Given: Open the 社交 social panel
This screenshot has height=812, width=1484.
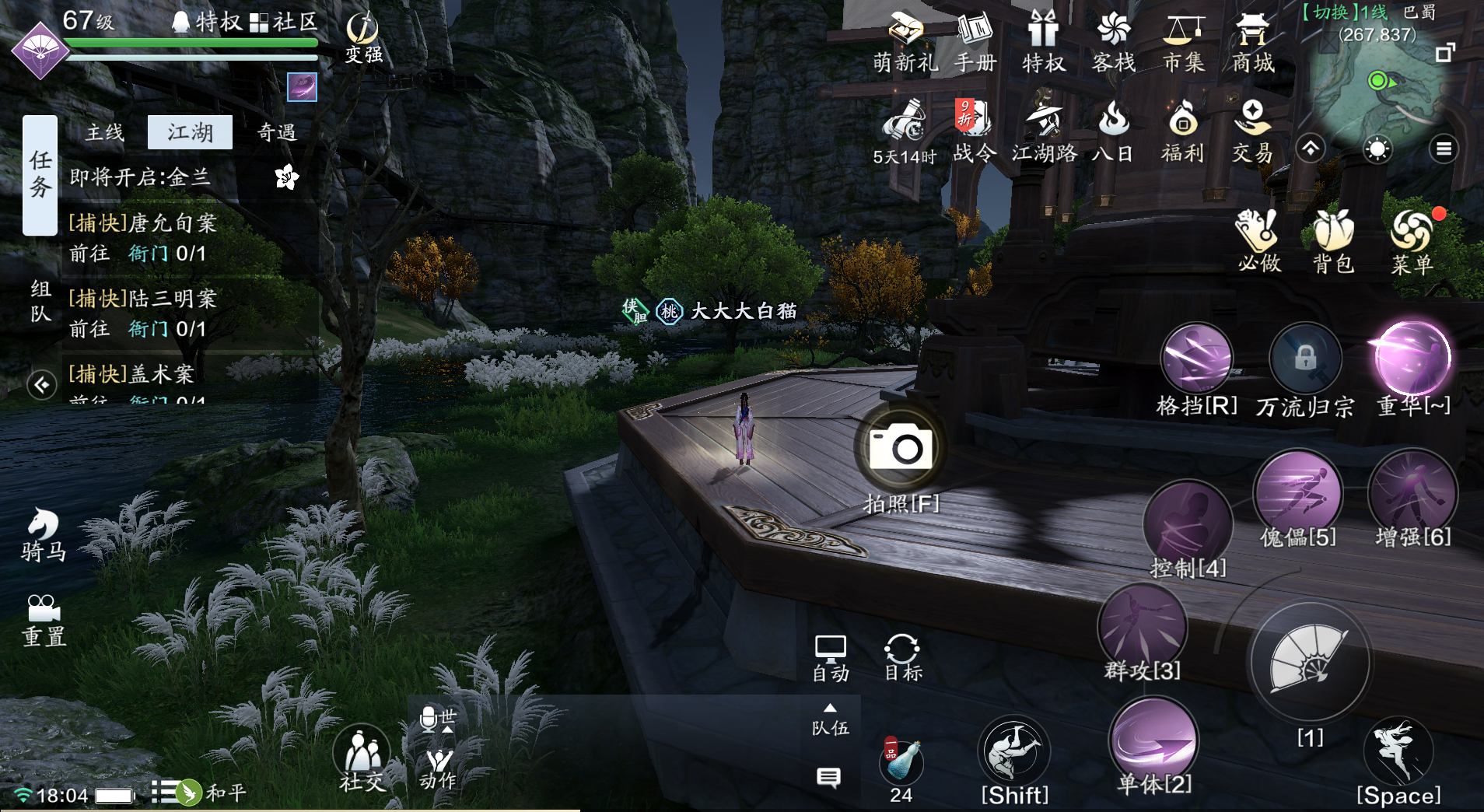Looking at the screenshot, I should tap(362, 758).
